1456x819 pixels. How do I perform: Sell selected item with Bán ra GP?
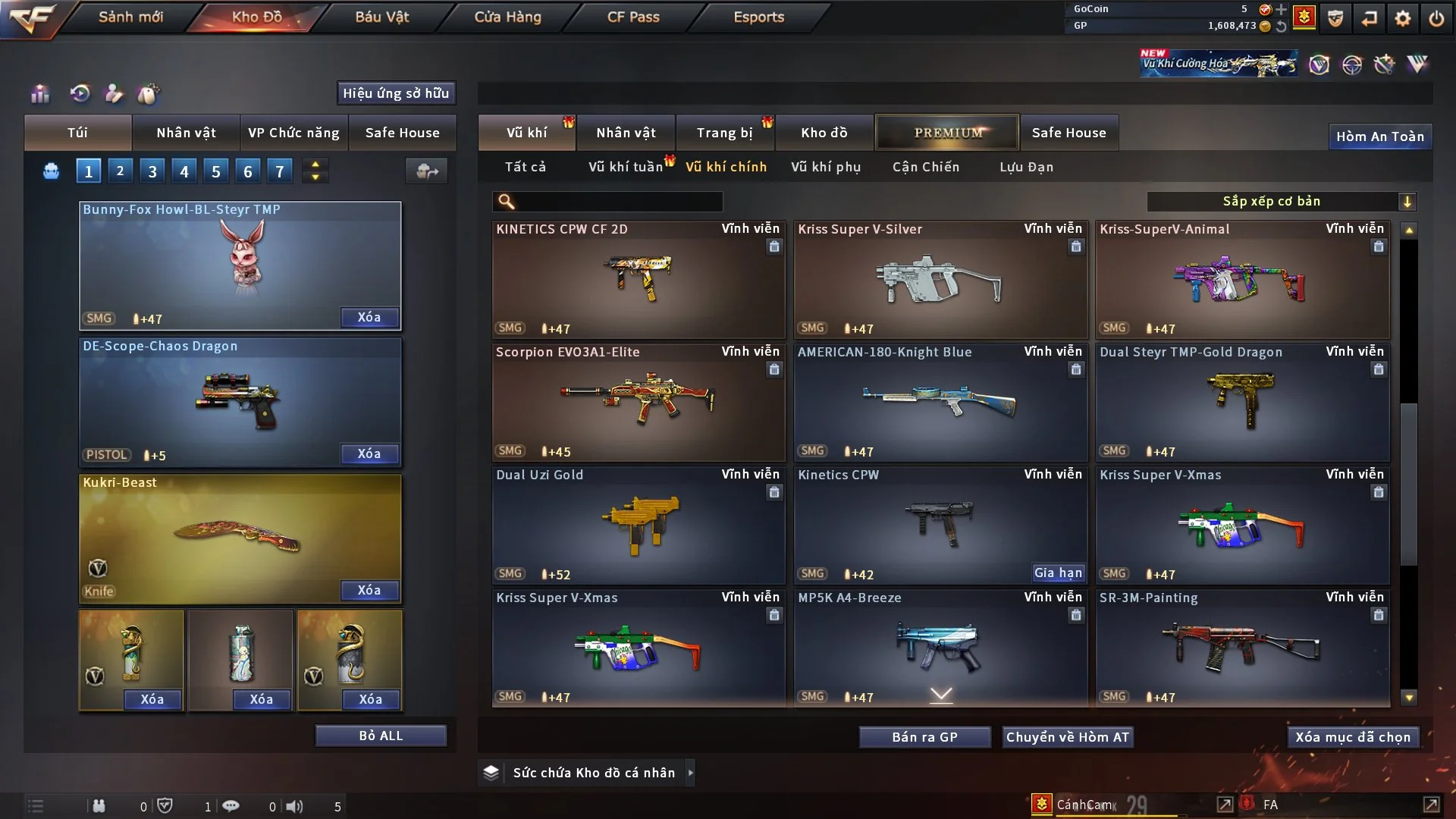(x=924, y=737)
